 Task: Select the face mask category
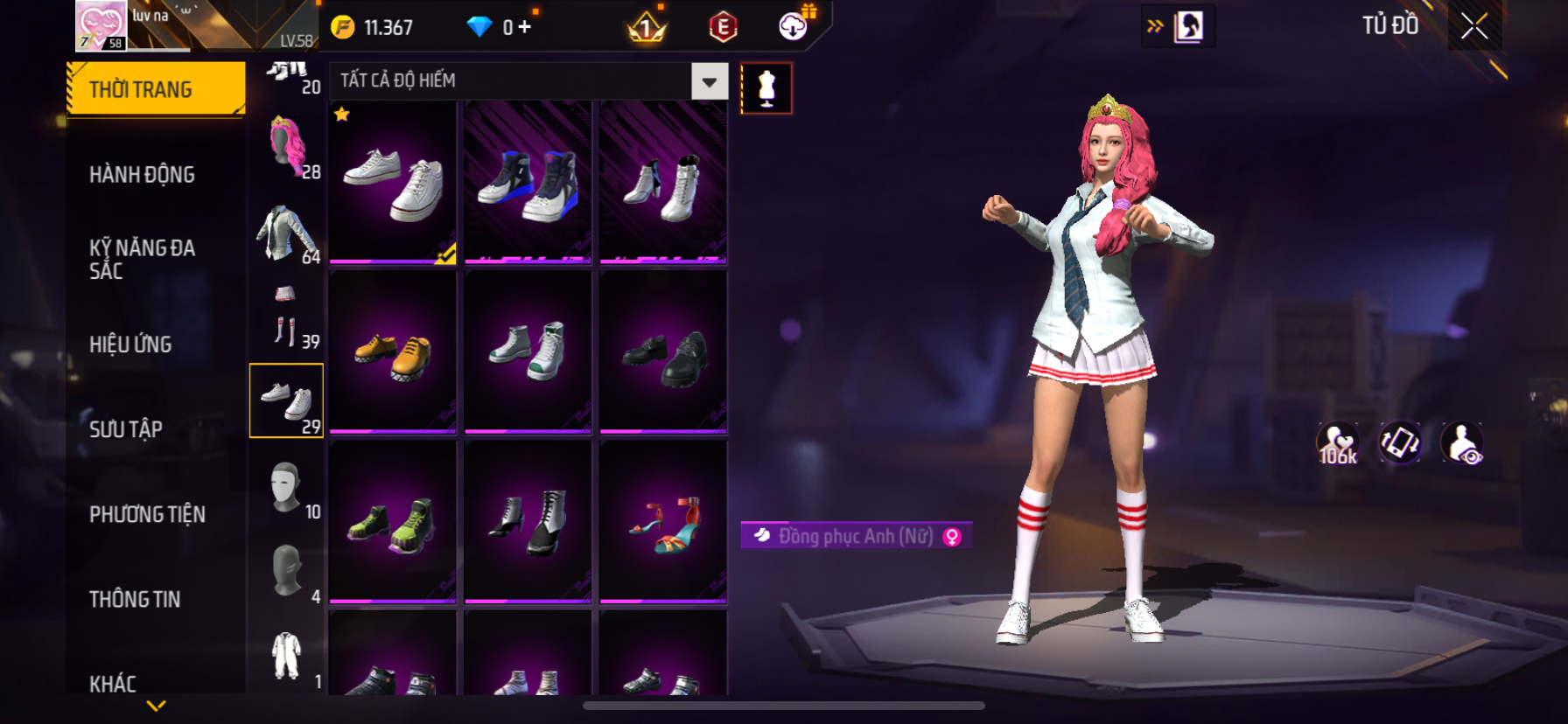click(x=286, y=487)
